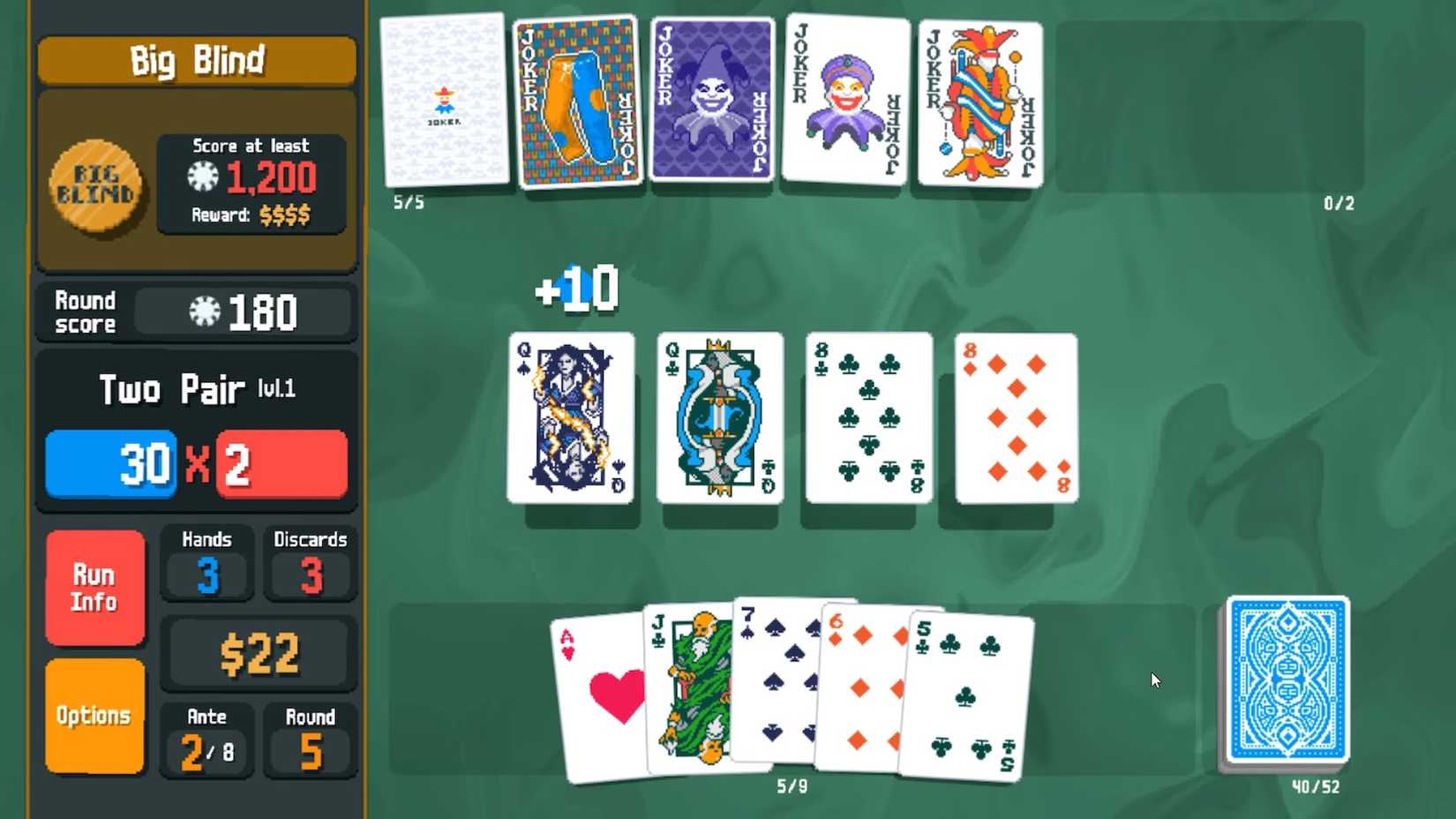
Task: Select the rightmost colorful Joker card
Action: click(978, 101)
